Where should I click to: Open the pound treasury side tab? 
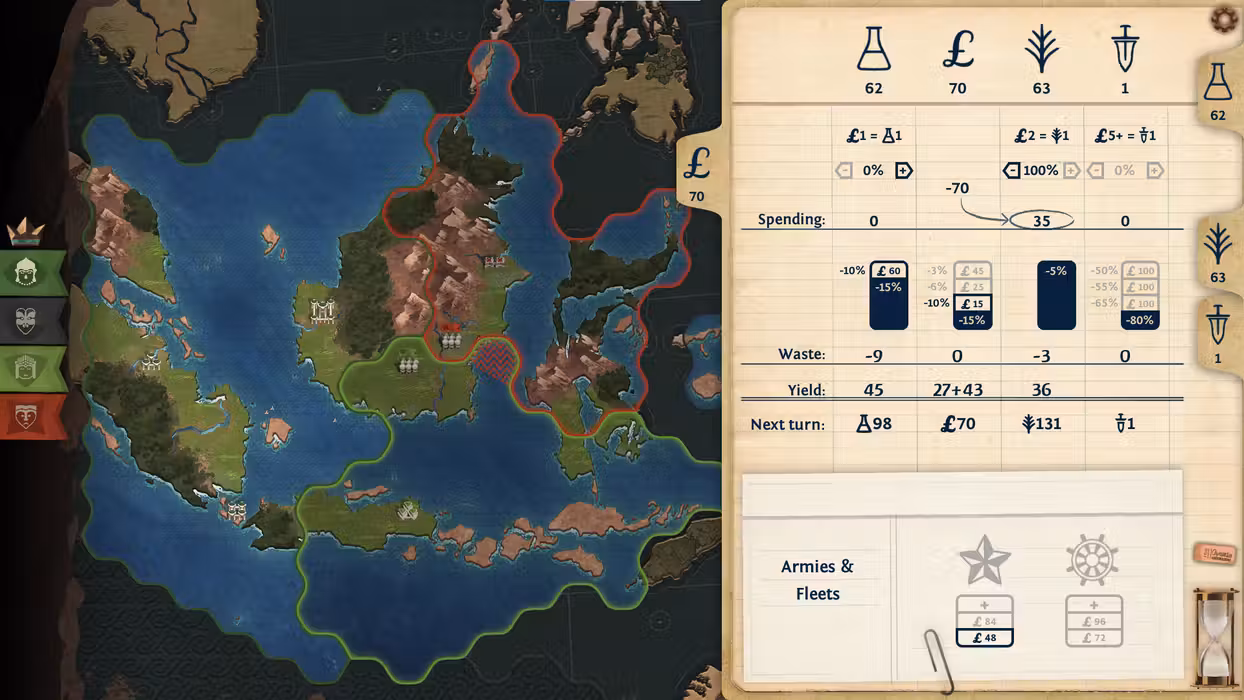tap(697, 170)
